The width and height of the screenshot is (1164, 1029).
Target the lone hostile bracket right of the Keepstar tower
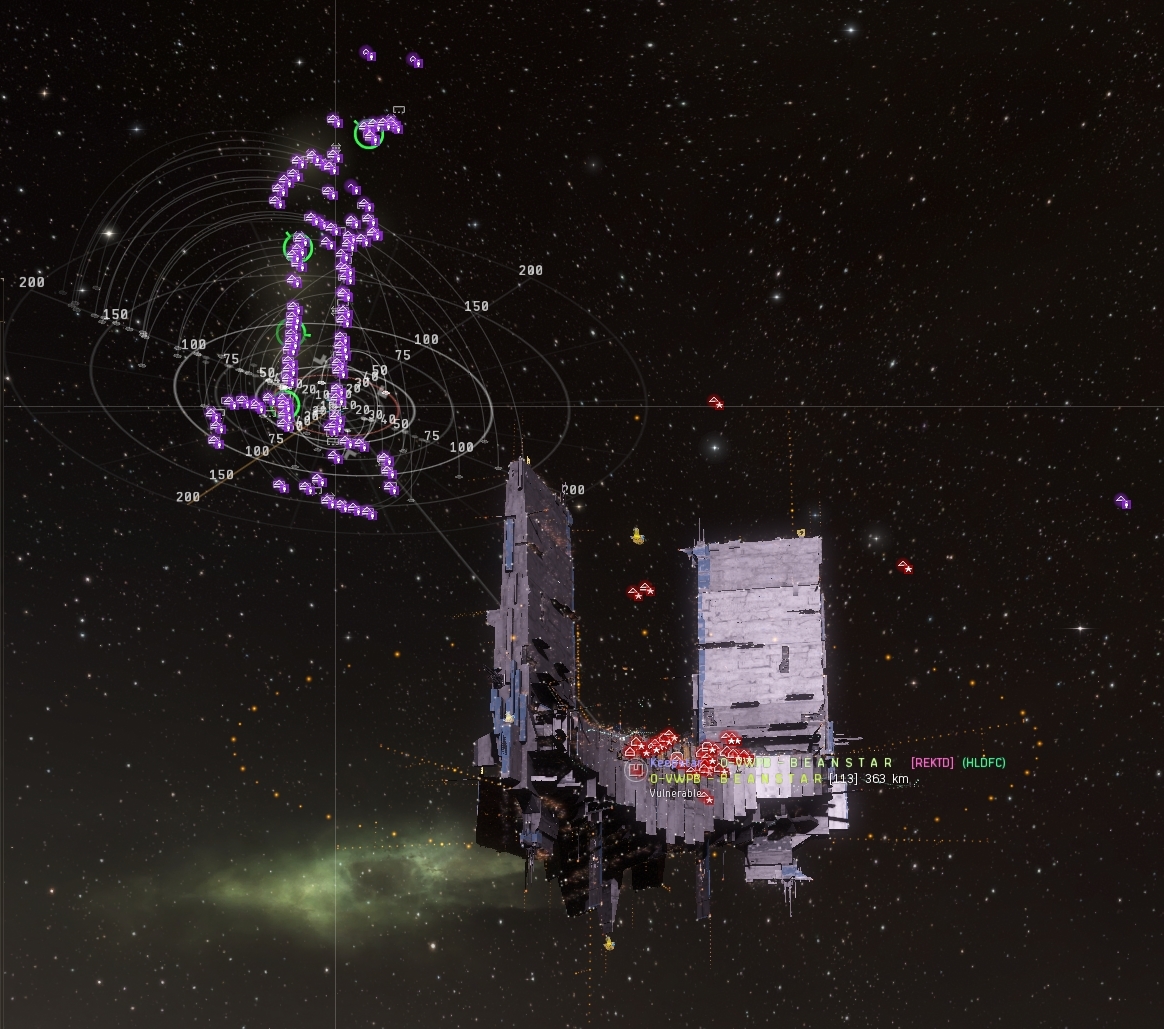point(904,567)
